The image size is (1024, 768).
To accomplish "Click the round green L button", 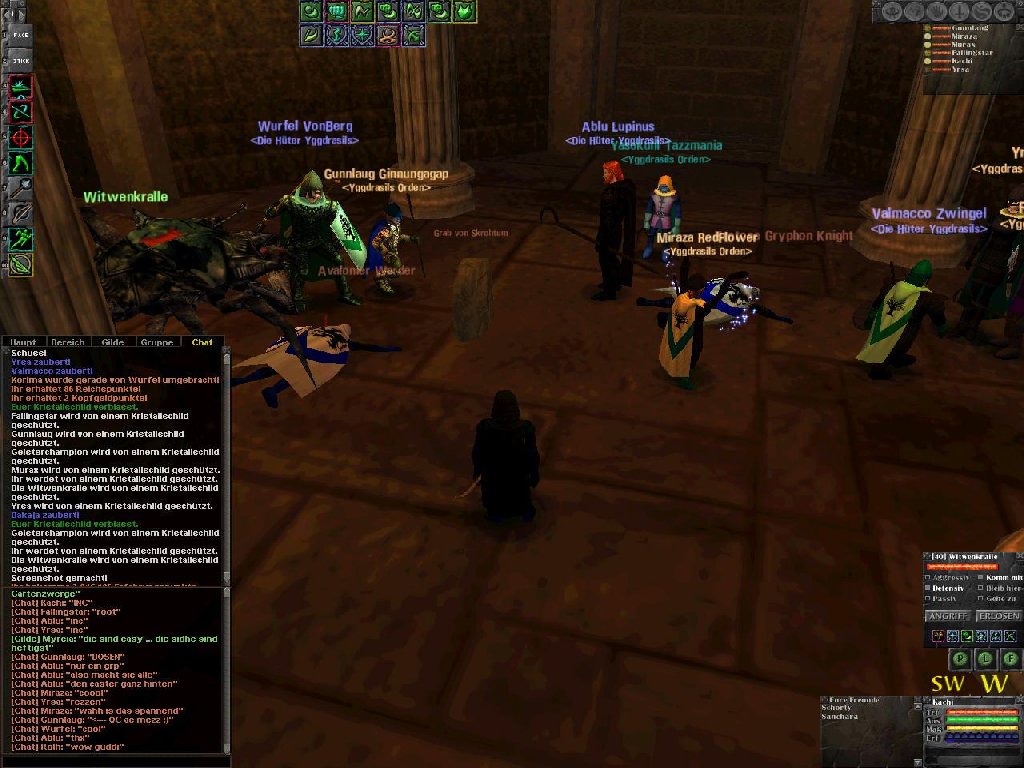I will point(984,658).
